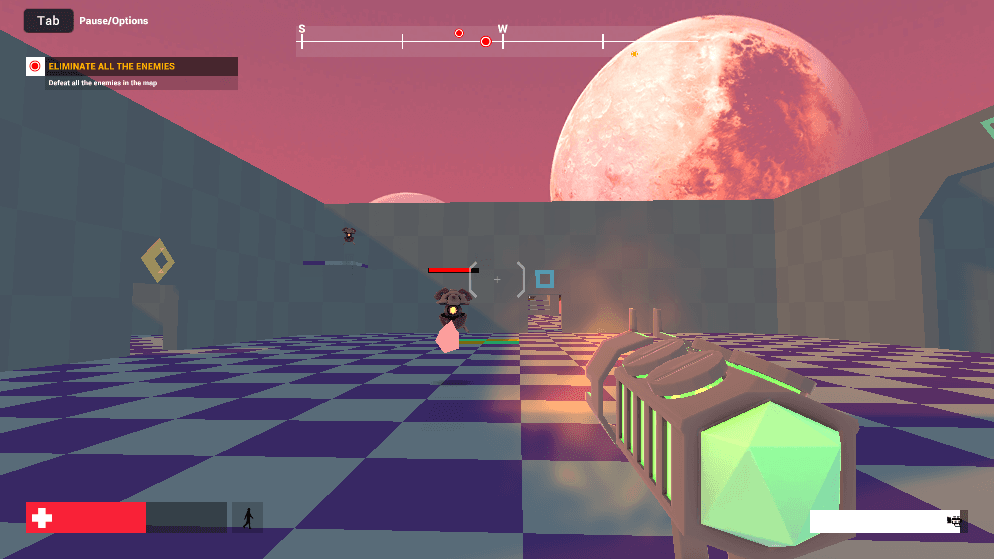The image size is (994, 559).
Task: Click the standing figure stance icon
Action: click(x=247, y=517)
